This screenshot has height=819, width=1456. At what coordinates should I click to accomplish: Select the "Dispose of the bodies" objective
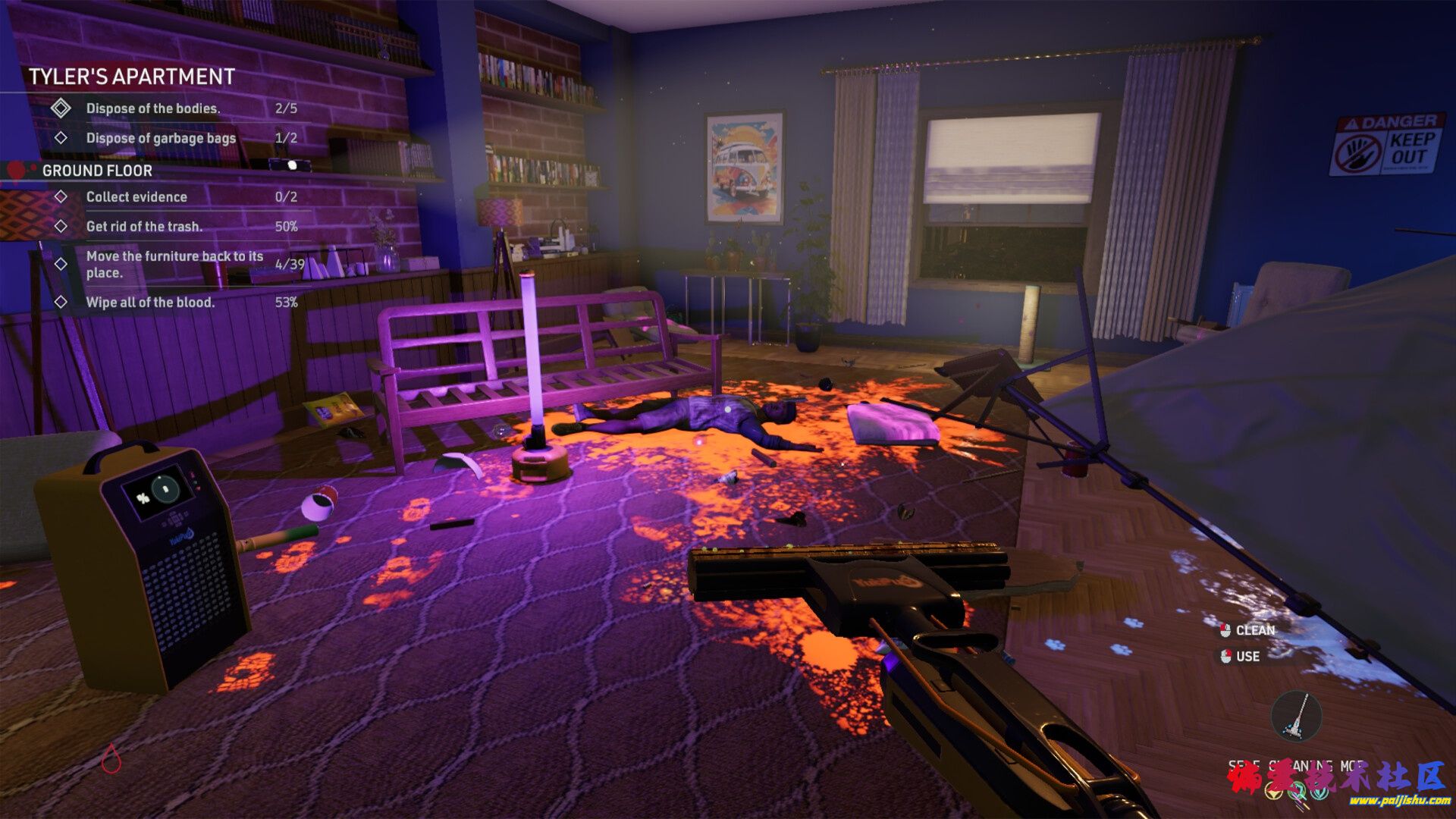(x=153, y=108)
